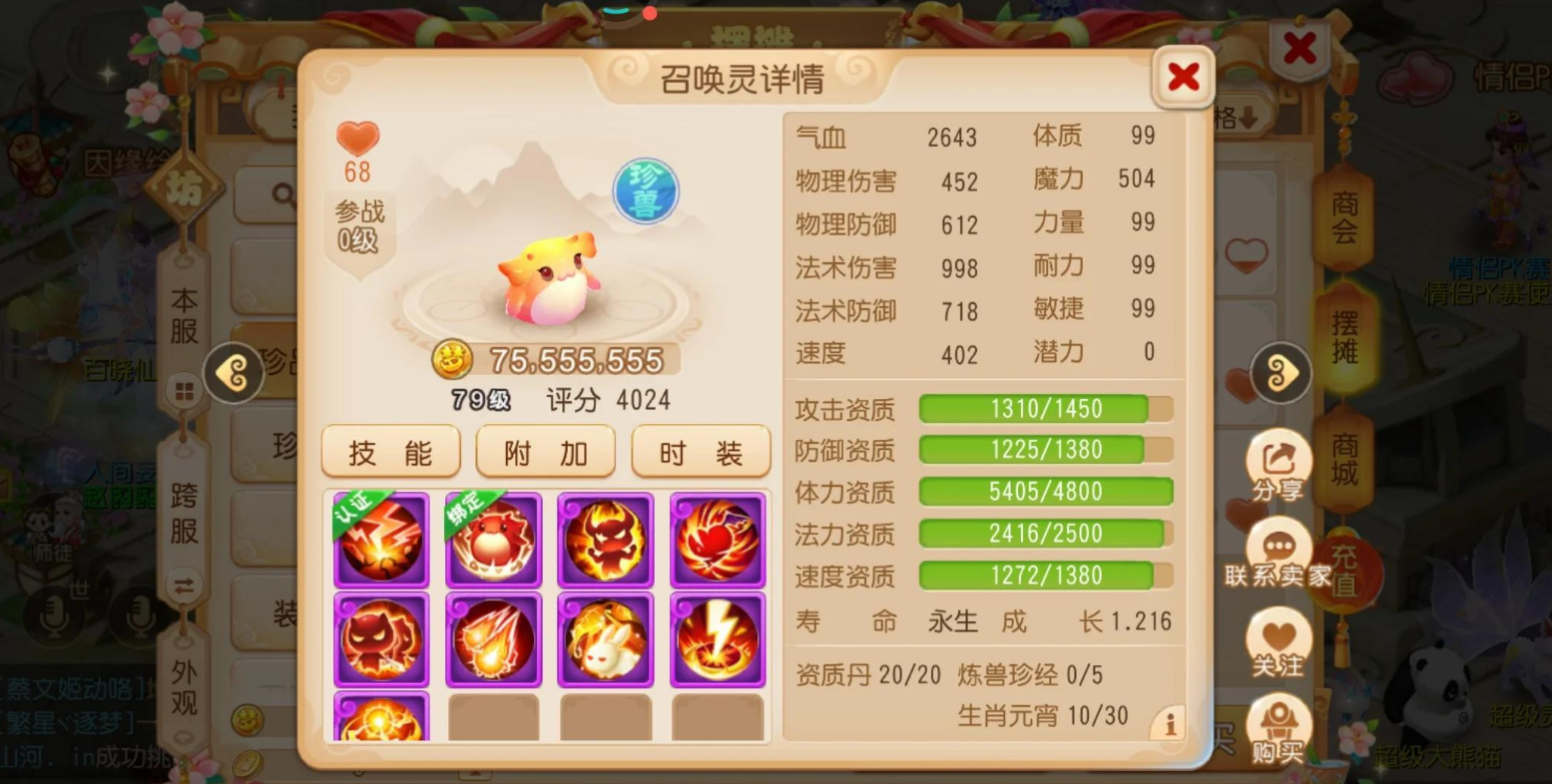
Task: Contact the seller with 联系卖家
Action: 1279,555
